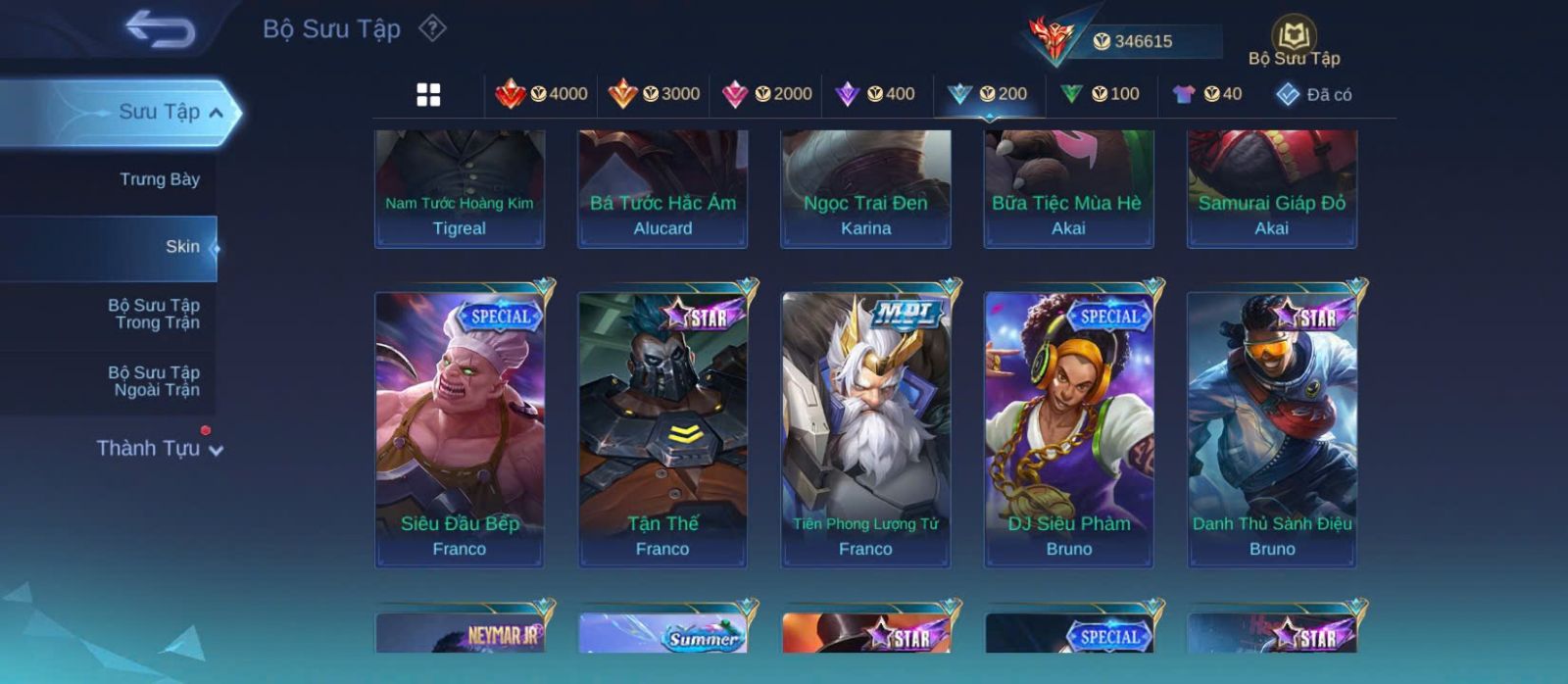1568x684 pixels.
Task: Show all skins with grid filter
Action: [x=428, y=95]
